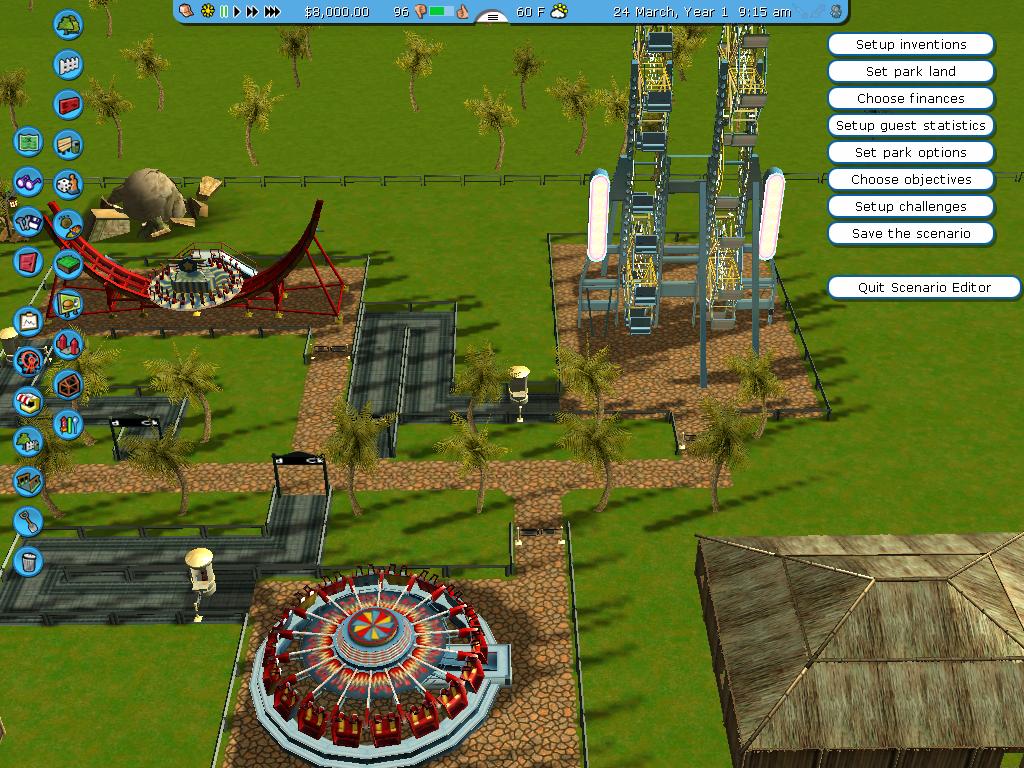The image size is (1024, 768).
Task: Open Set park options
Action: (x=911, y=152)
